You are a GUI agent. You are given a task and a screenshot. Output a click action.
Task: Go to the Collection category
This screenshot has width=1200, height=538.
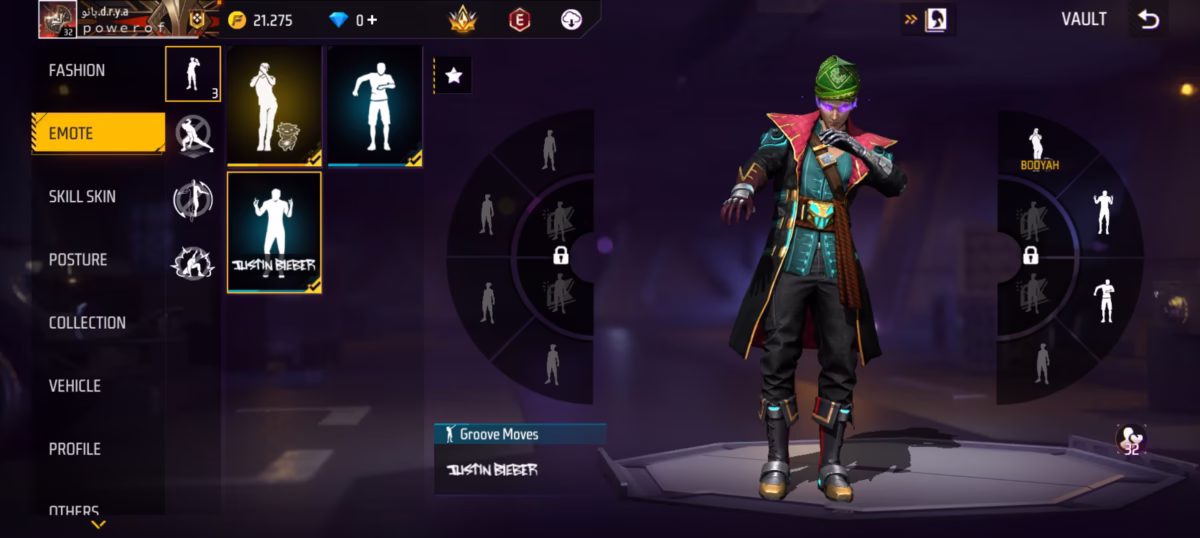[87, 323]
